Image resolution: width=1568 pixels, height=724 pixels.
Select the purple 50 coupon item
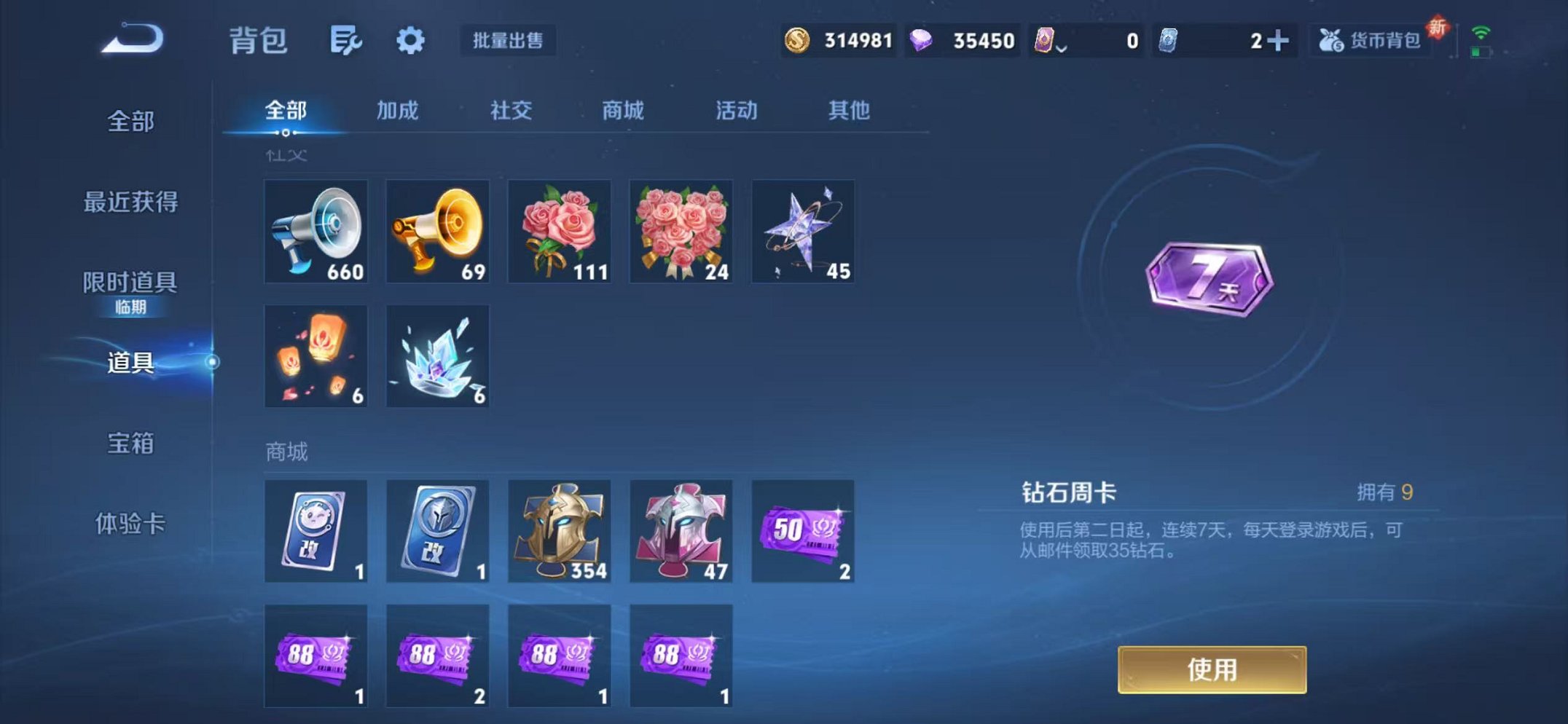pyautogui.click(x=802, y=532)
